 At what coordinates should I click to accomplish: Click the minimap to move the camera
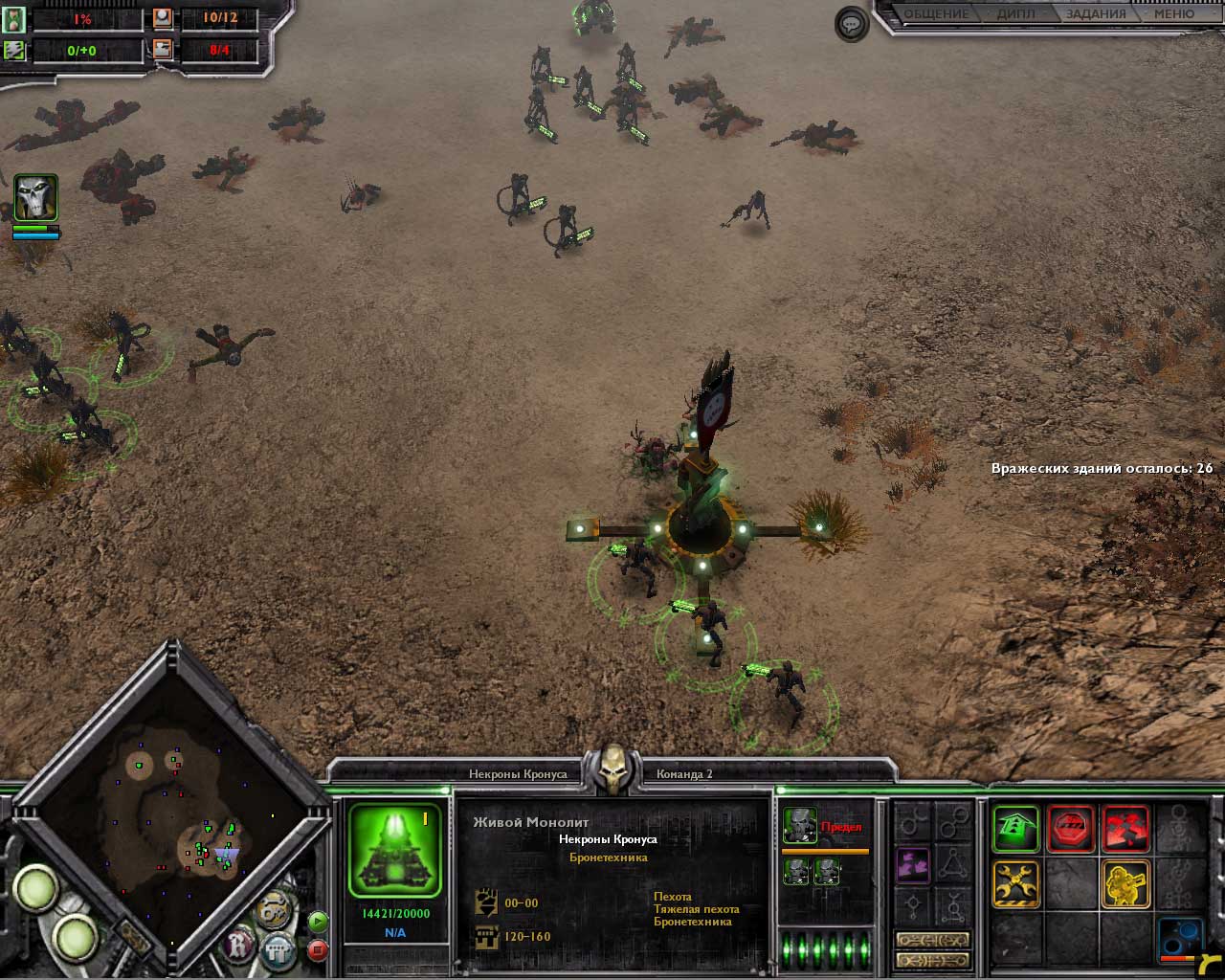click(172, 813)
